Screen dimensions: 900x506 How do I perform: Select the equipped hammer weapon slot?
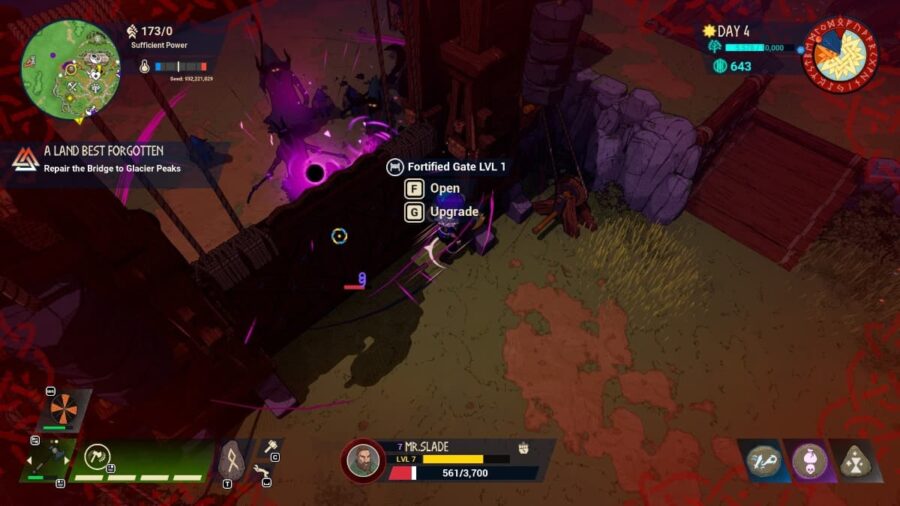coord(47,461)
